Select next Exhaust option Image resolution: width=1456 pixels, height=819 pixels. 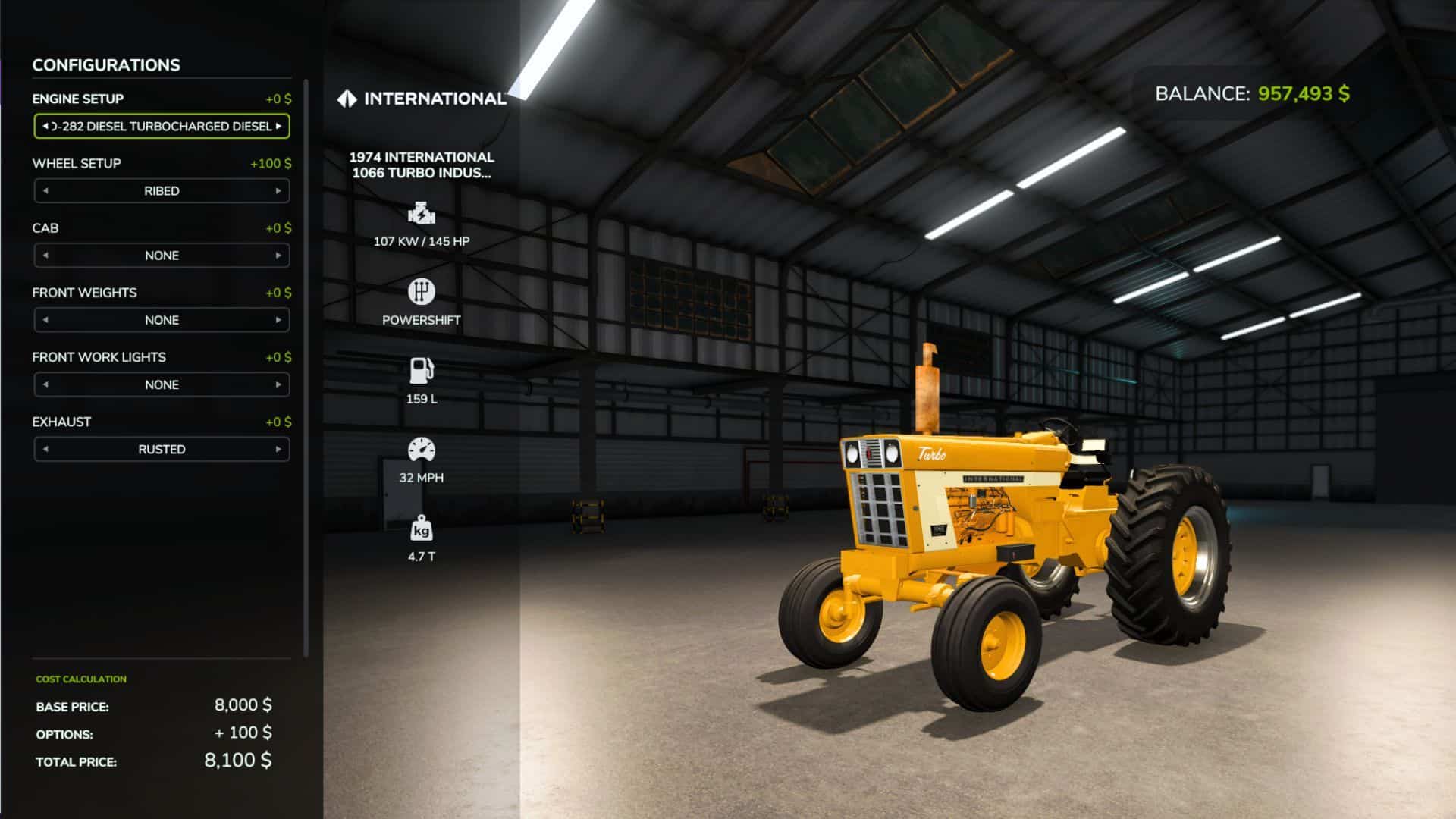tap(278, 450)
